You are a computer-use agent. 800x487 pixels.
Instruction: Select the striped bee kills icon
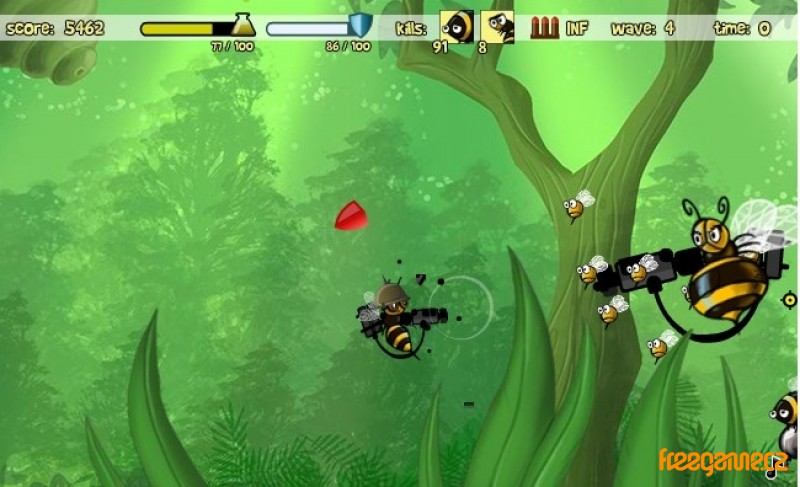coord(458,26)
